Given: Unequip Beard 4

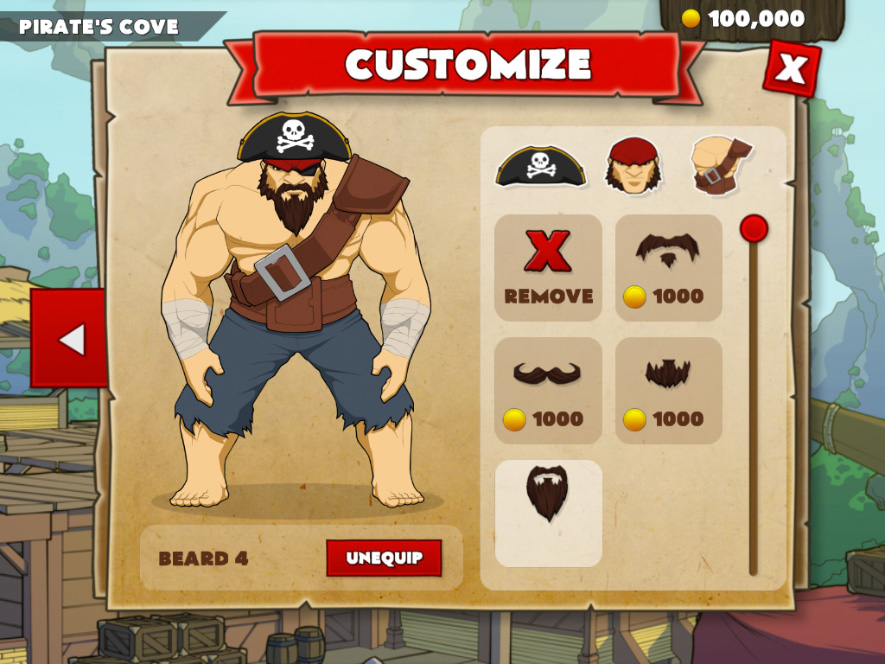Looking at the screenshot, I should pos(384,558).
